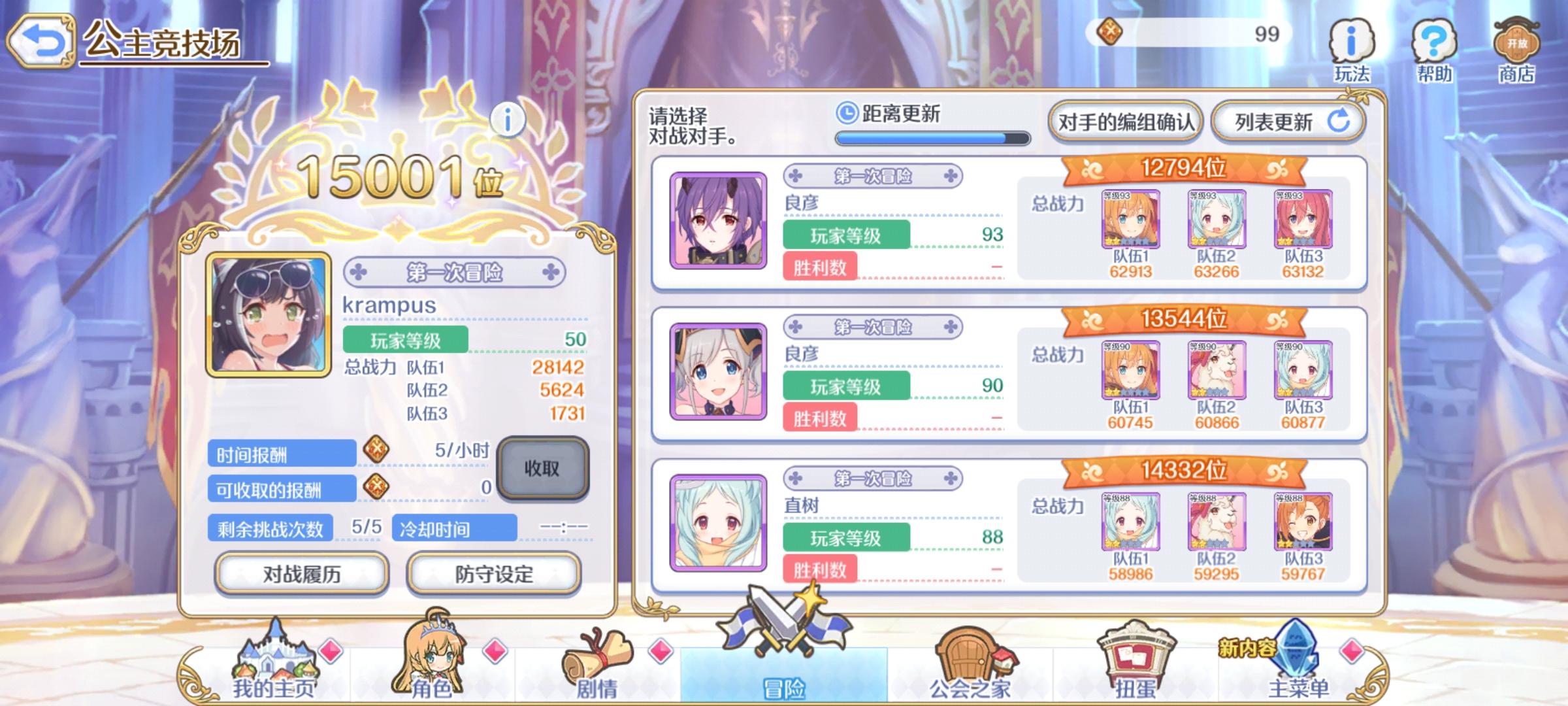Click 对手的编组确认 opponent formation check
The width and height of the screenshot is (1568, 706).
coord(1126,122)
